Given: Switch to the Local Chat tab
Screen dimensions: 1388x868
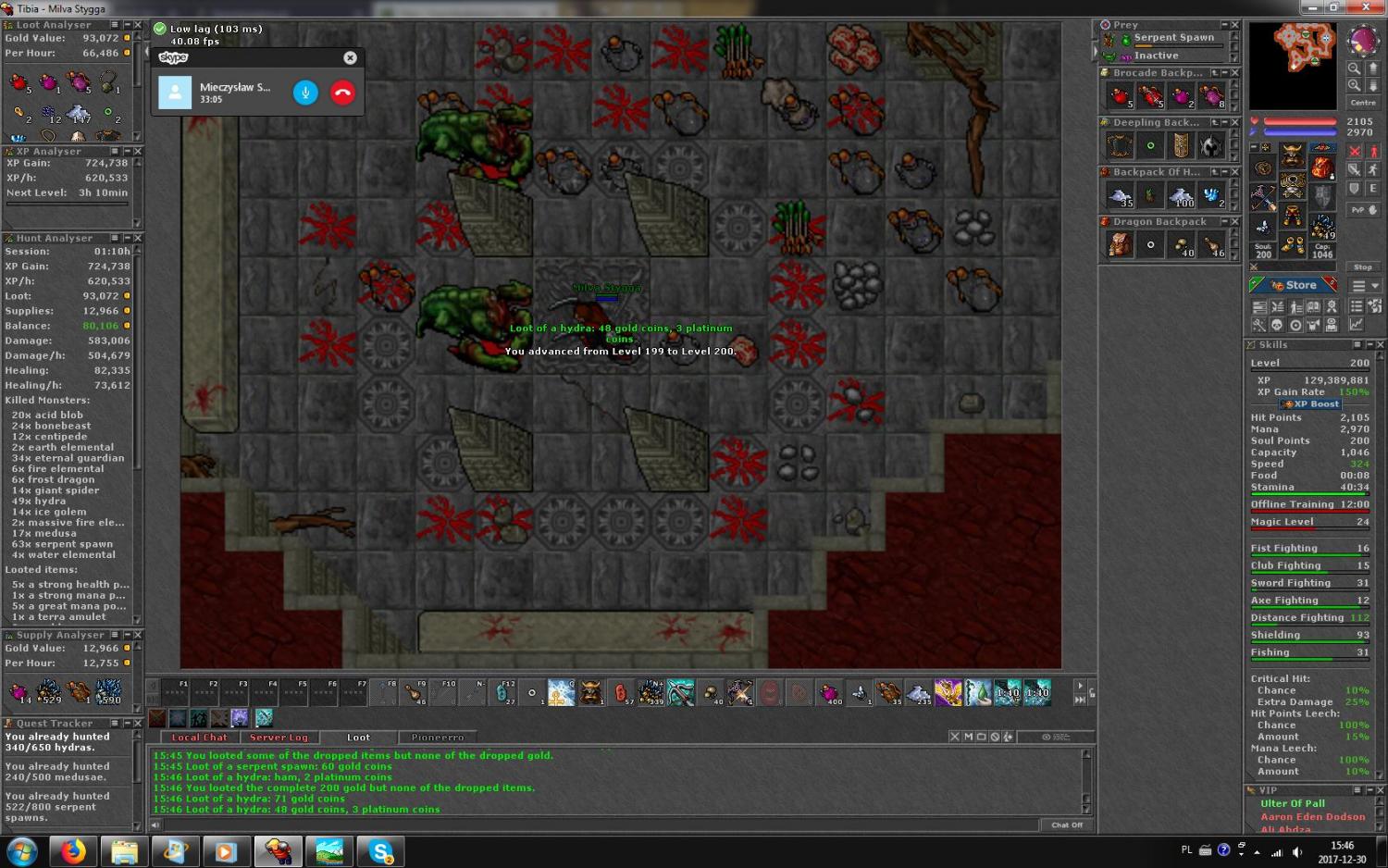Looking at the screenshot, I should pyautogui.click(x=199, y=738).
